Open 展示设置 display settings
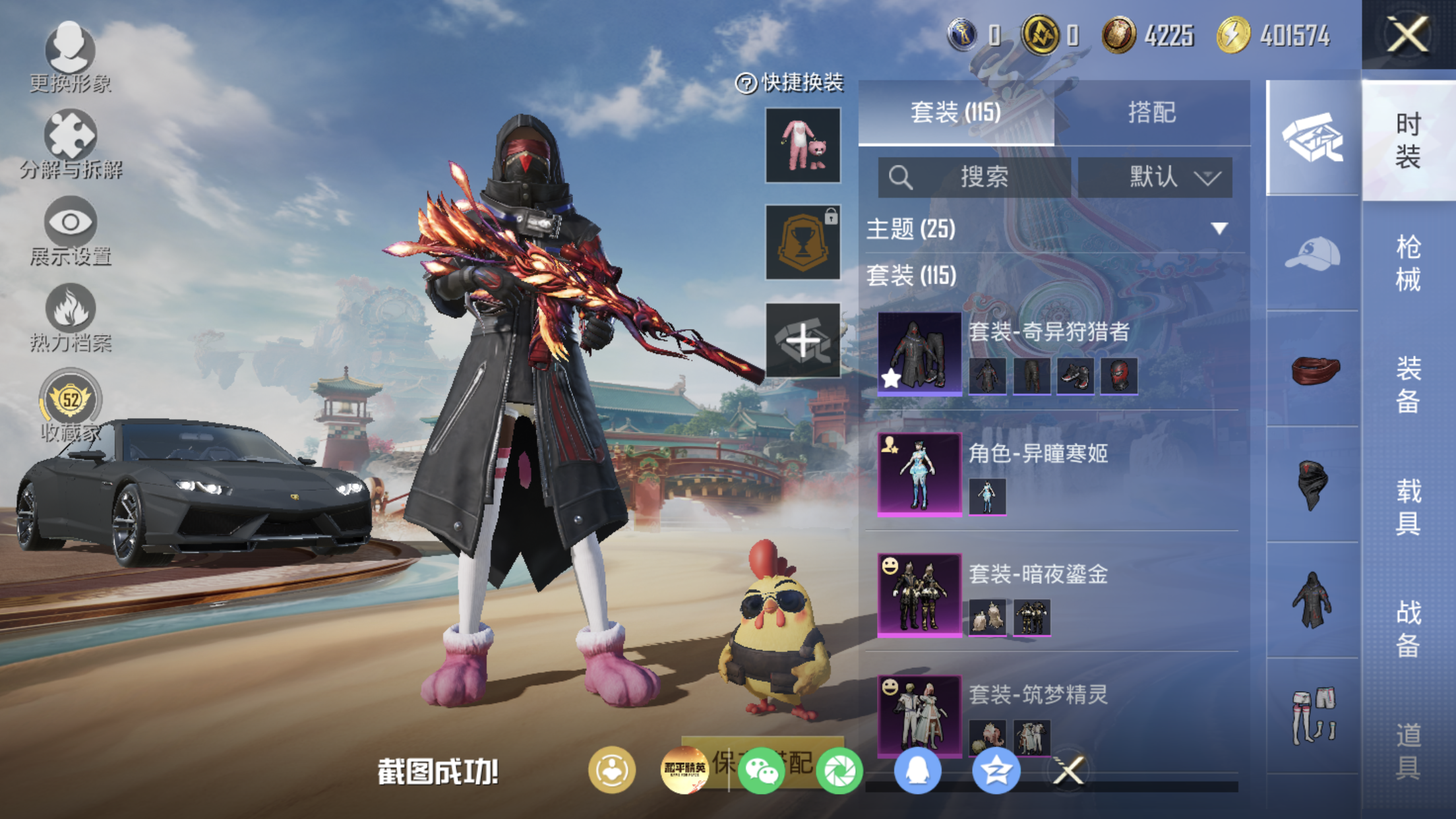 click(x=70, y=231)
